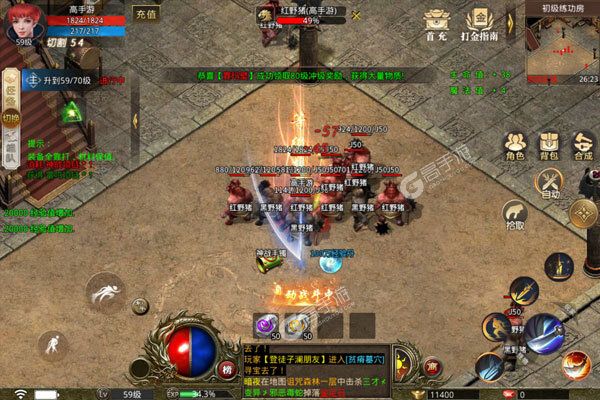
Task: Open the 合成 synthesis menu
Action: pyautogui.click(x=582, y=146)
